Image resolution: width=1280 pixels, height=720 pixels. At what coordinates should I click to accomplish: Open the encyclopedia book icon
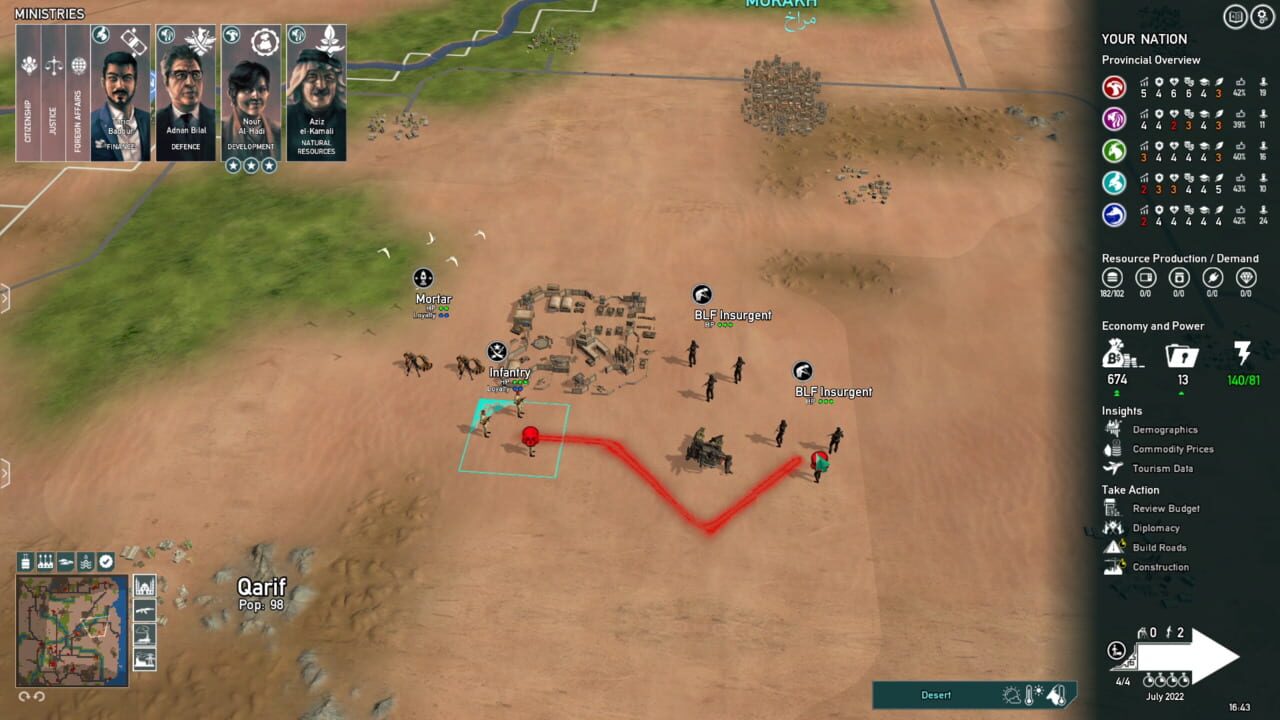[1233, 16]
